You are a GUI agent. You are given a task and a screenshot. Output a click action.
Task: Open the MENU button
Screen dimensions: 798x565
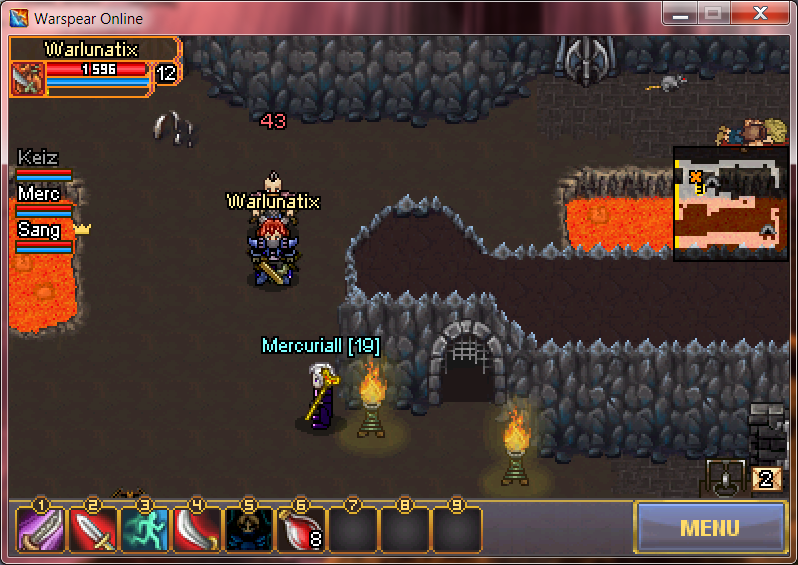pos(709,527)
